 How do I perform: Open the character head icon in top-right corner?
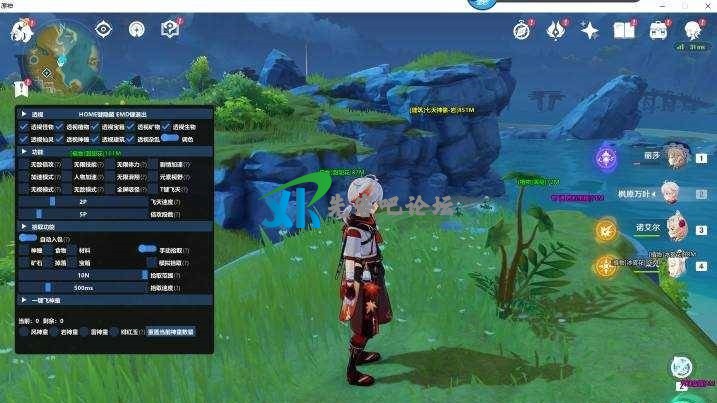(x=691, y=30)
